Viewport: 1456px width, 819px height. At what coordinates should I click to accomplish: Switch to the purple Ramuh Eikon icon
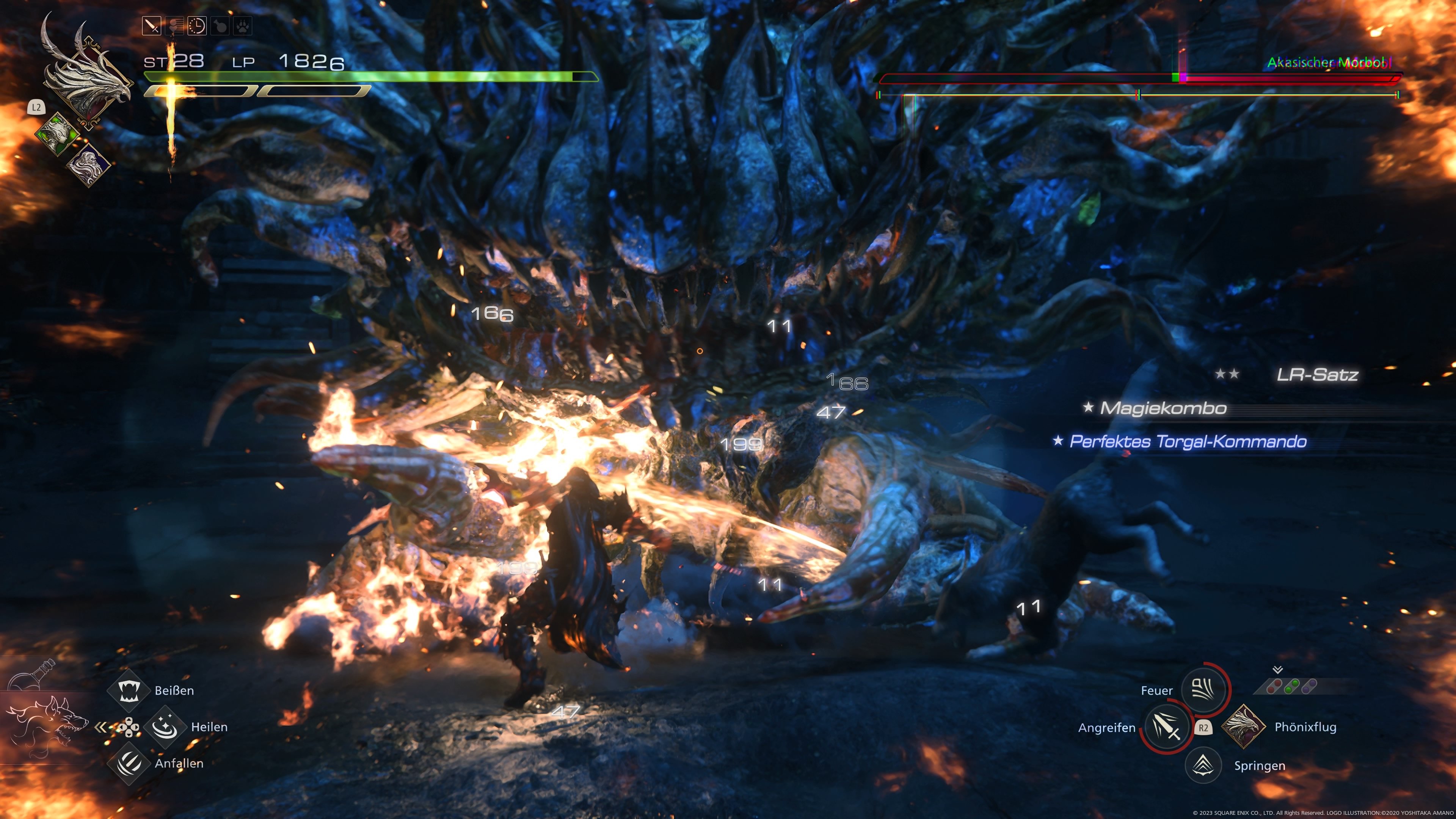tap(89, 164)
